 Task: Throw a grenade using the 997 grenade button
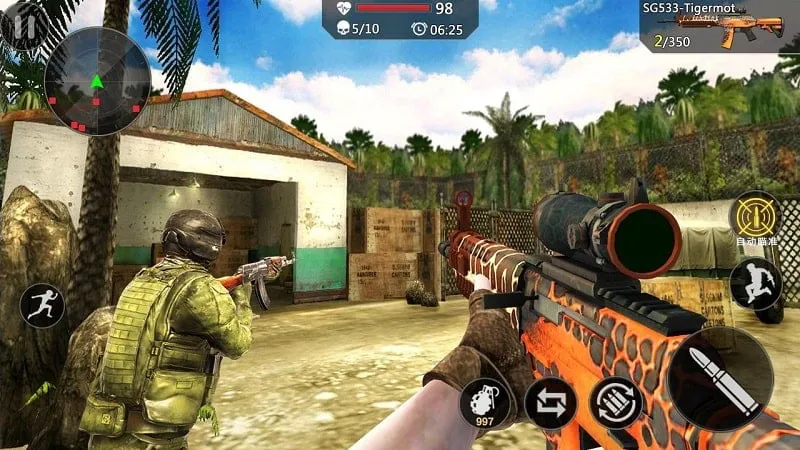(x=485, y=402)
